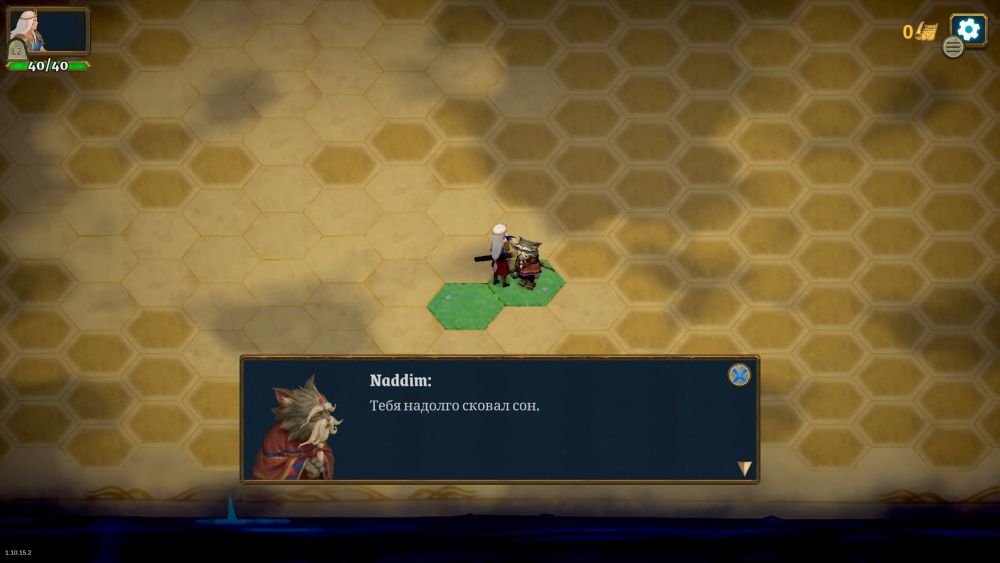Close Naddim's dialogue with the X button
The image size is (1000, 563).
click(739, 375)
